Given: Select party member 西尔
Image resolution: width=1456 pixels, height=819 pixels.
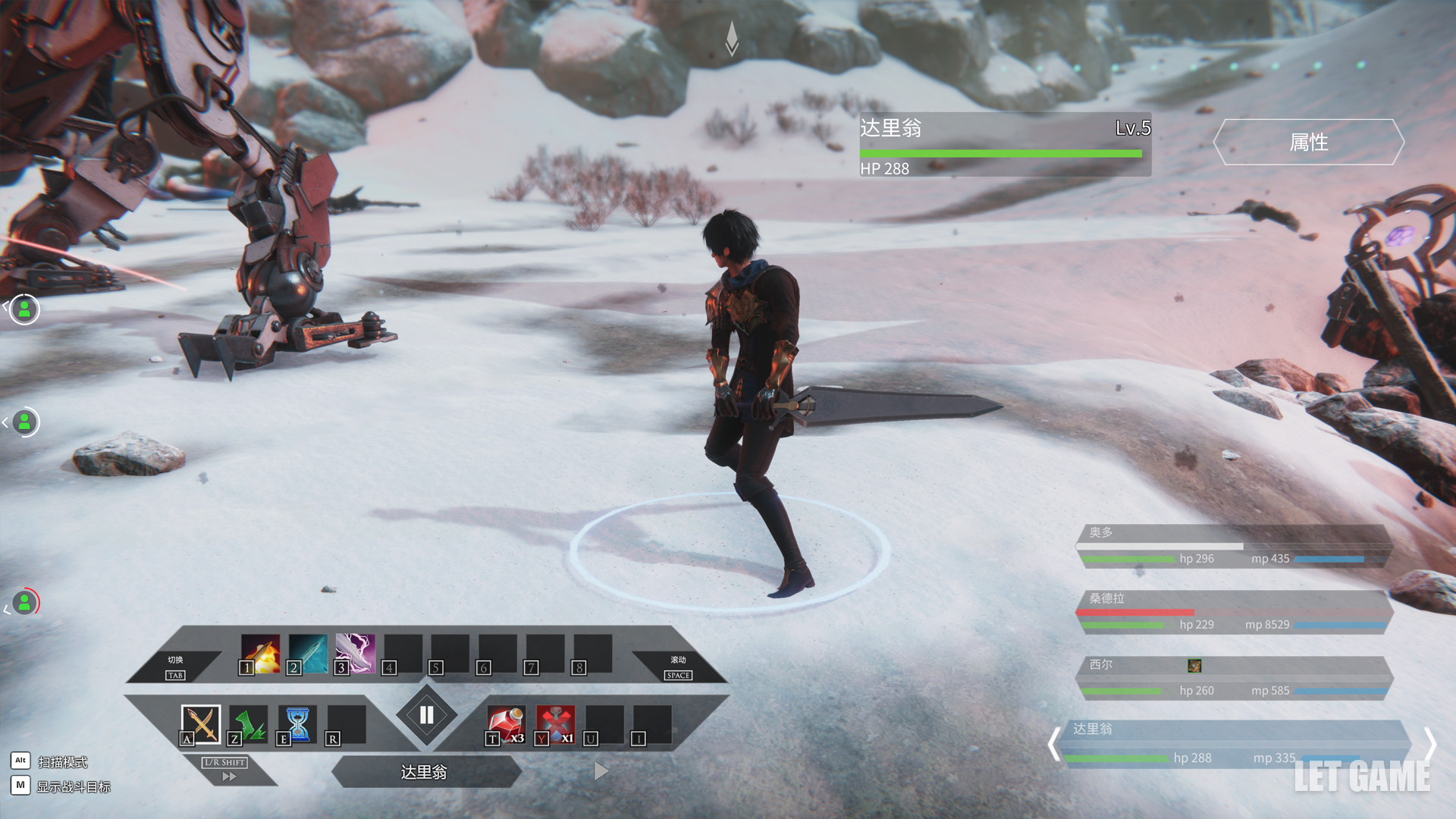Looking at the screenshot, I should [x=1233, y=678].
